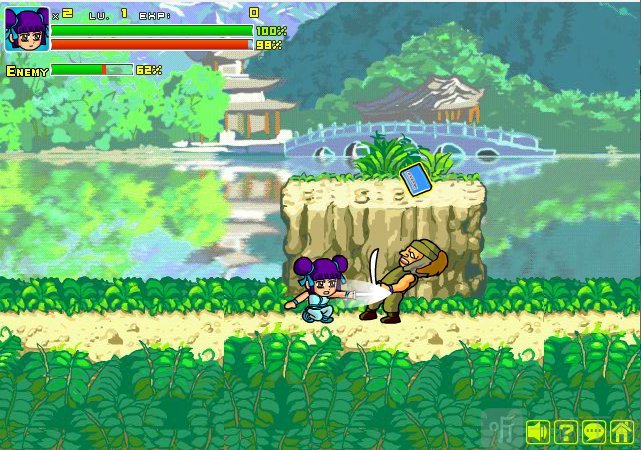Click the speech bubble chat button
Image resolution: width=641 pixels, height=450 pixels.
click(594, 432)
